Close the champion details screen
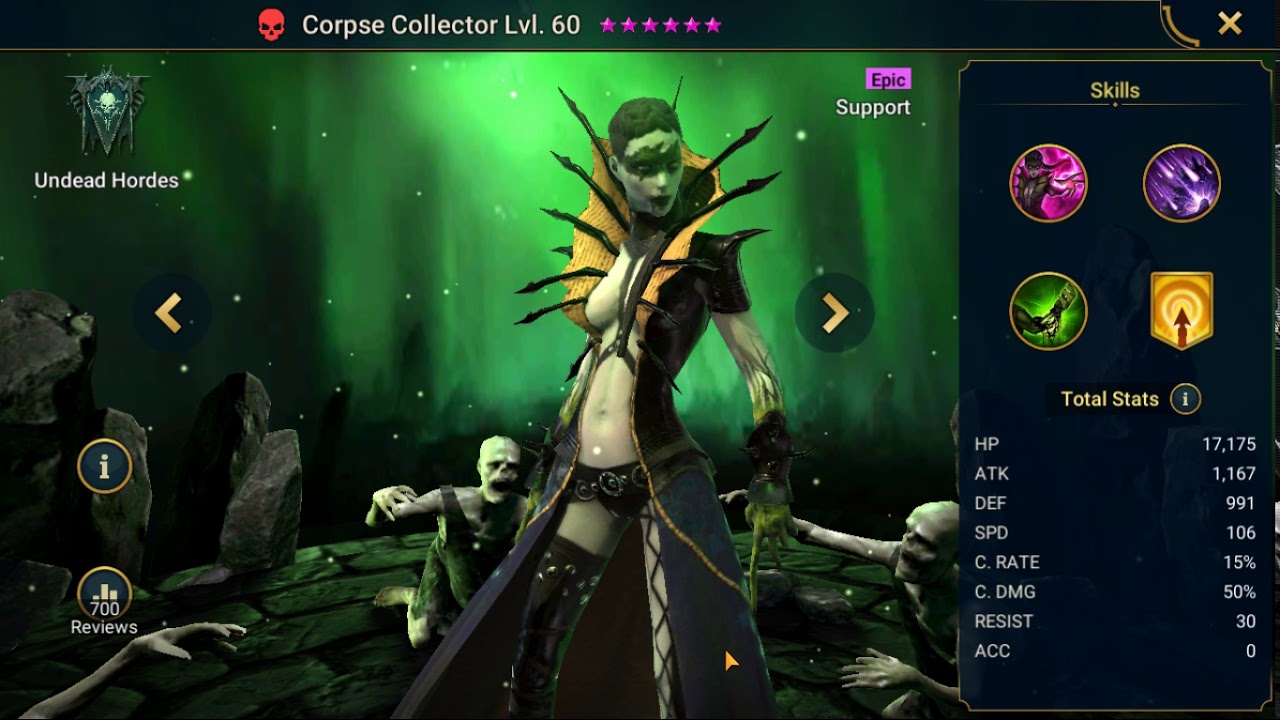The width and height of the screenshot is (1280, 720). click(x=1229, y=24)
